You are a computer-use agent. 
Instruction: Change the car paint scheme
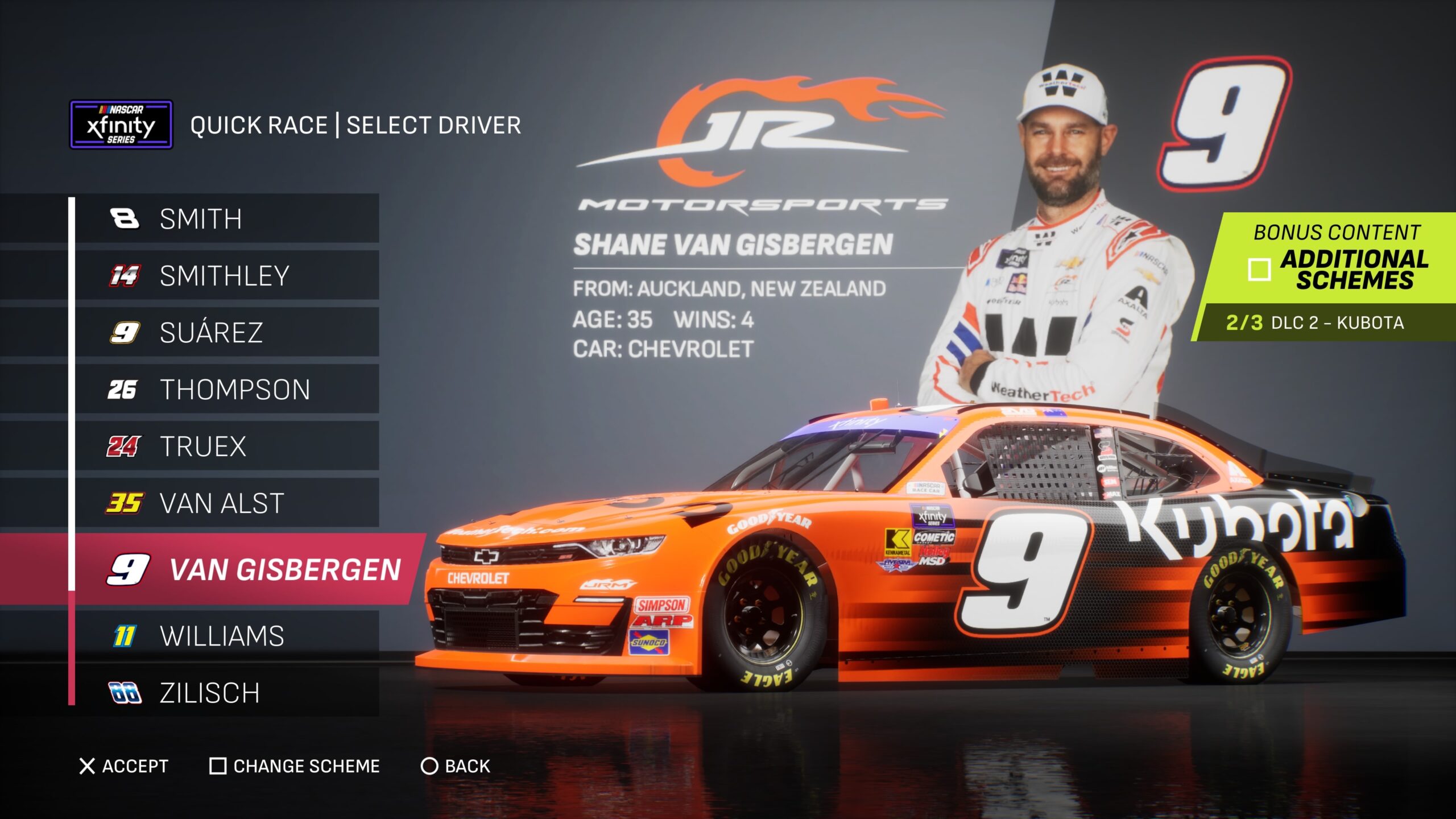(295, 766)
